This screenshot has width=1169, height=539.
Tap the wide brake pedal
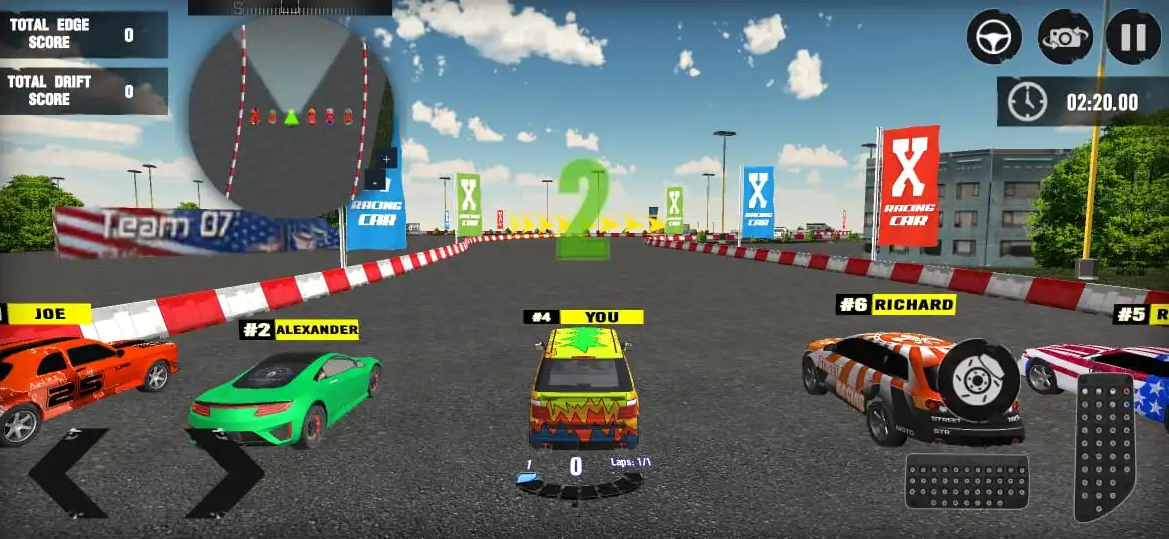click(x=966, y=481)
